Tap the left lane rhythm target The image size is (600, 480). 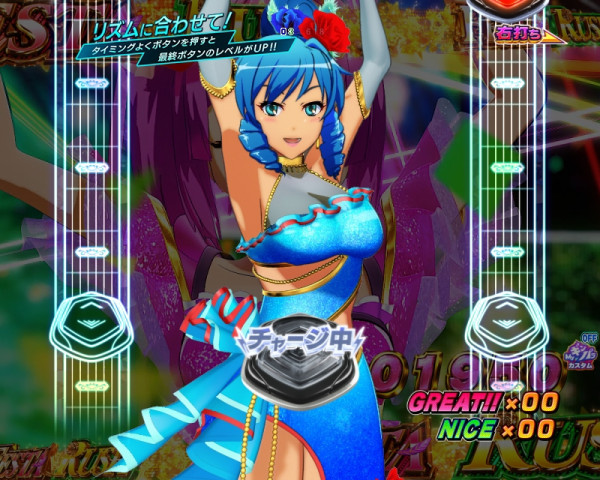point(92,322)
